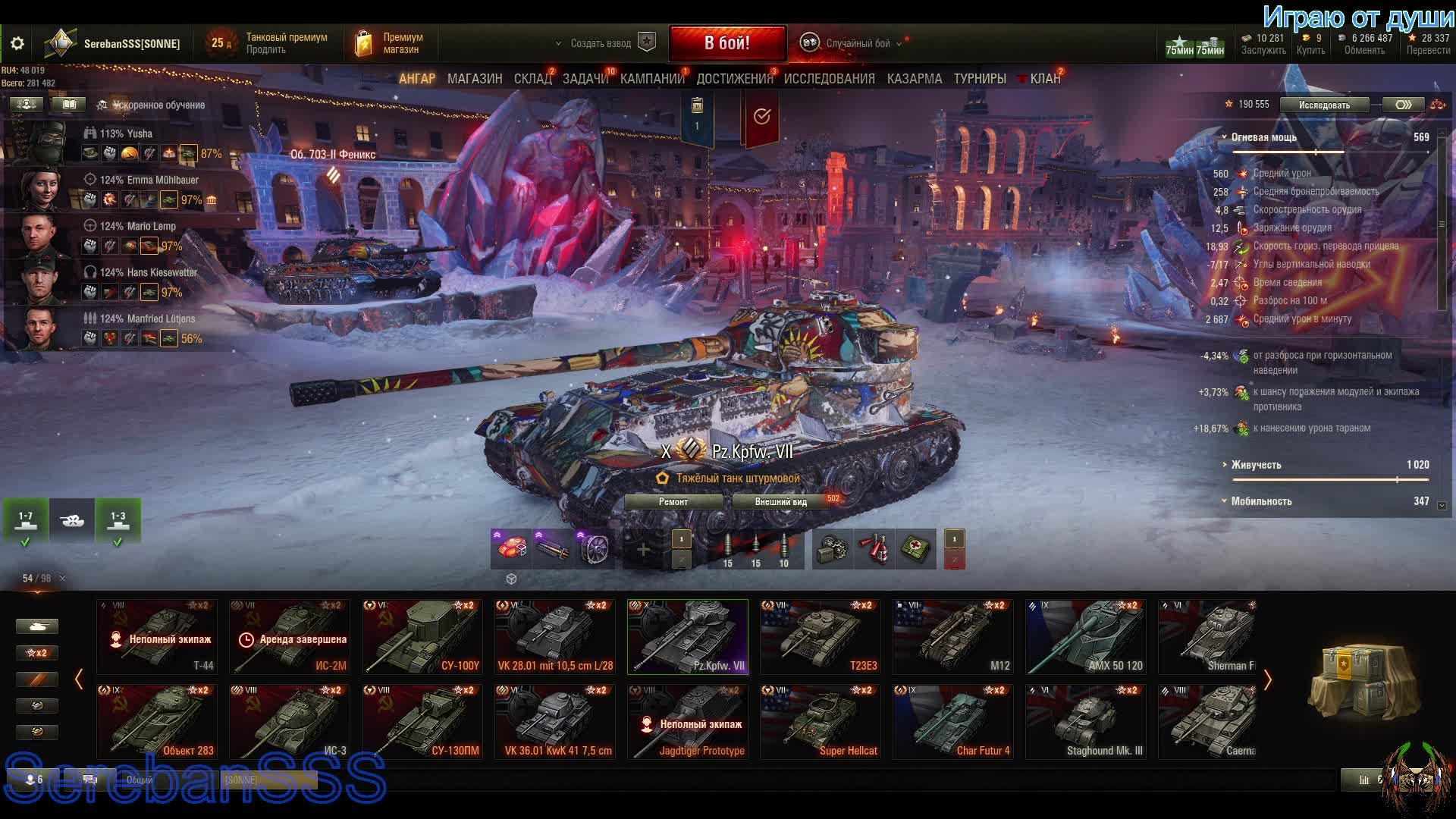Click the Ремонт button
Screen dimensions: 1456x819
[673, 502]
